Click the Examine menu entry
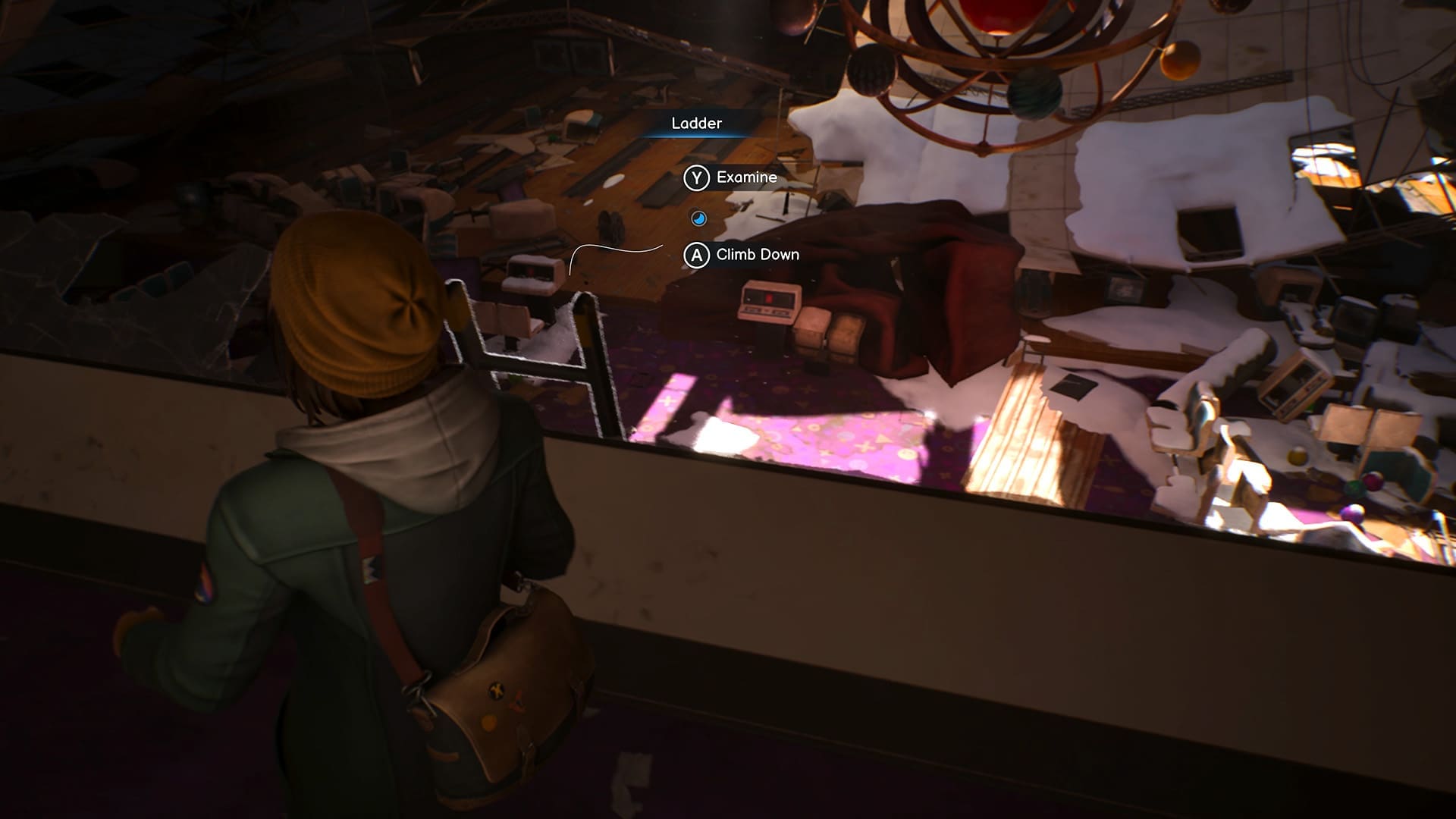The width and height of the screenshot is (1456, 819). 745,178
